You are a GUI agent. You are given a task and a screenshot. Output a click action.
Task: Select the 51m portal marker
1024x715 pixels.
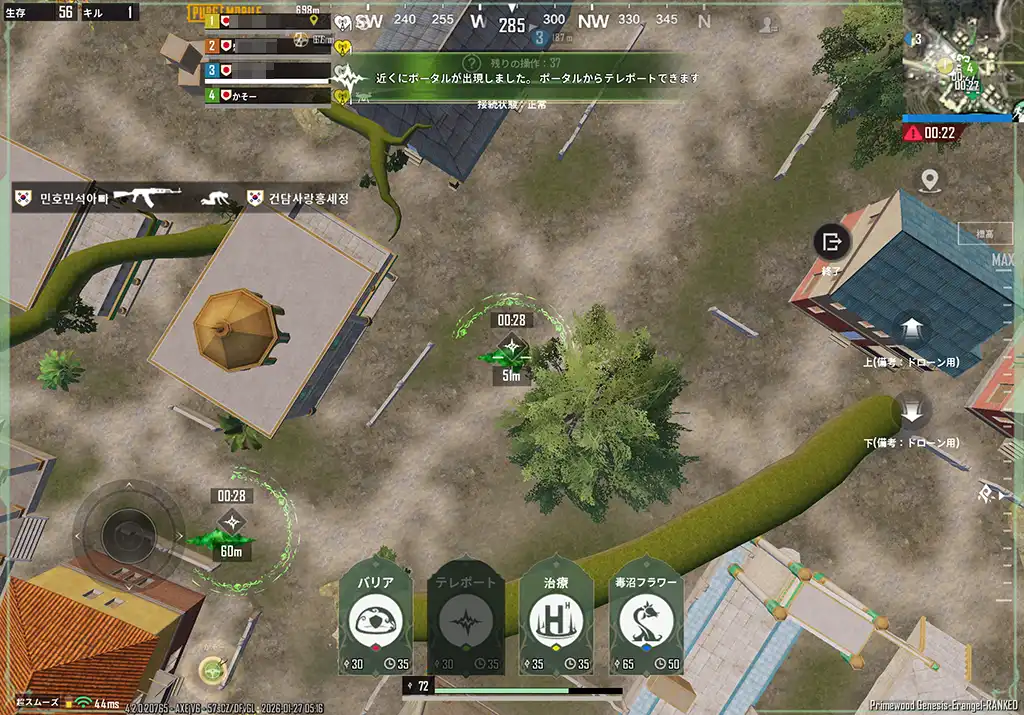click(512, 349)
